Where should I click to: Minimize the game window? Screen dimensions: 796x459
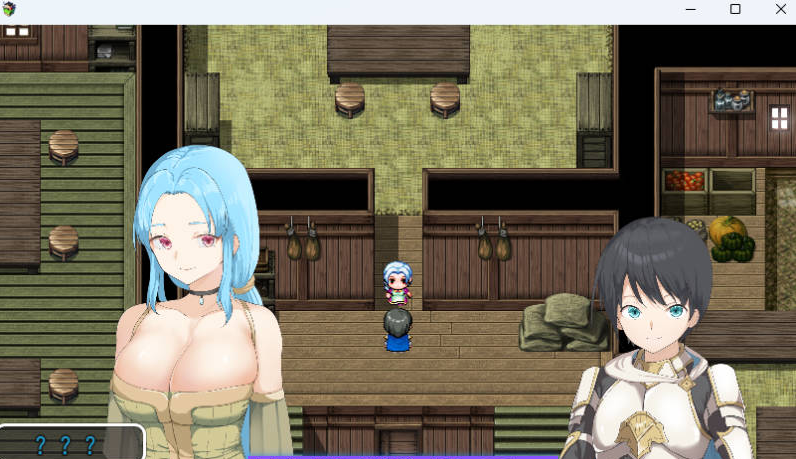(x=690, y=9)
